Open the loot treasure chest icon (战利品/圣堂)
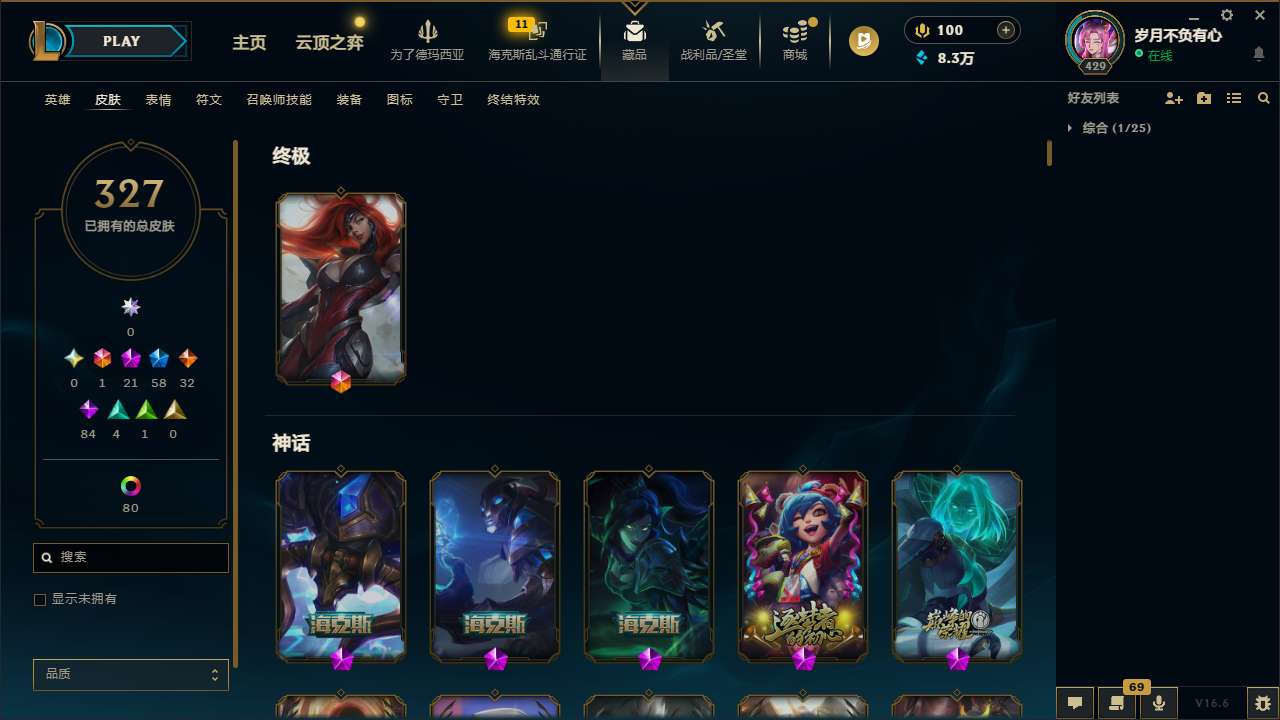Image resolution: width=1280 pixels, height=720 pixels. point(713,36)
